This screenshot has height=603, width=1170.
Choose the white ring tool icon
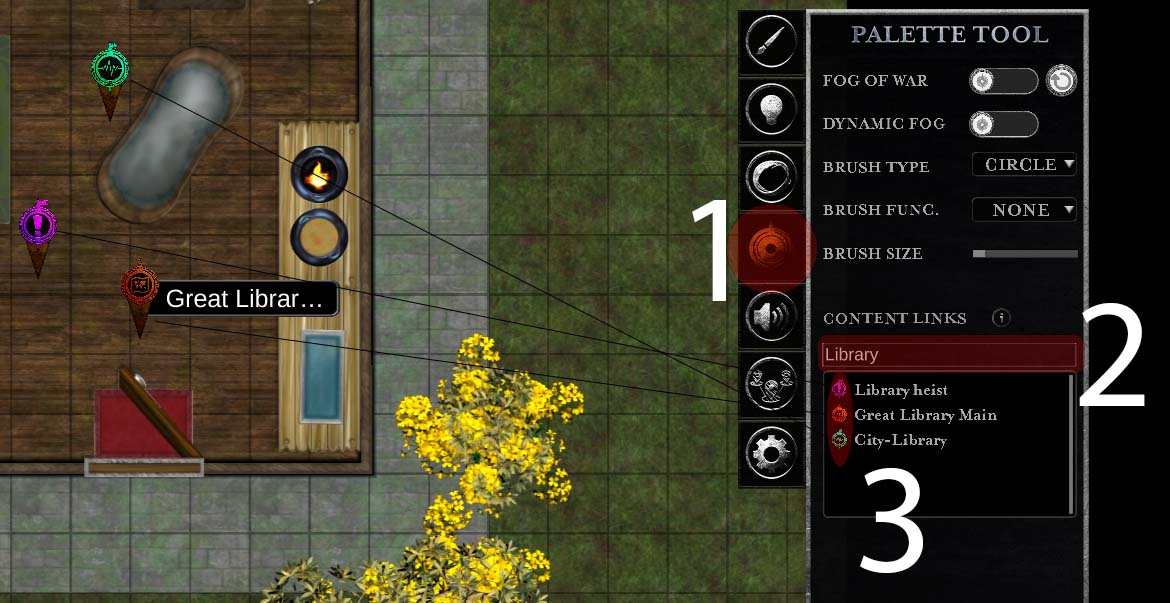point(771,177)
